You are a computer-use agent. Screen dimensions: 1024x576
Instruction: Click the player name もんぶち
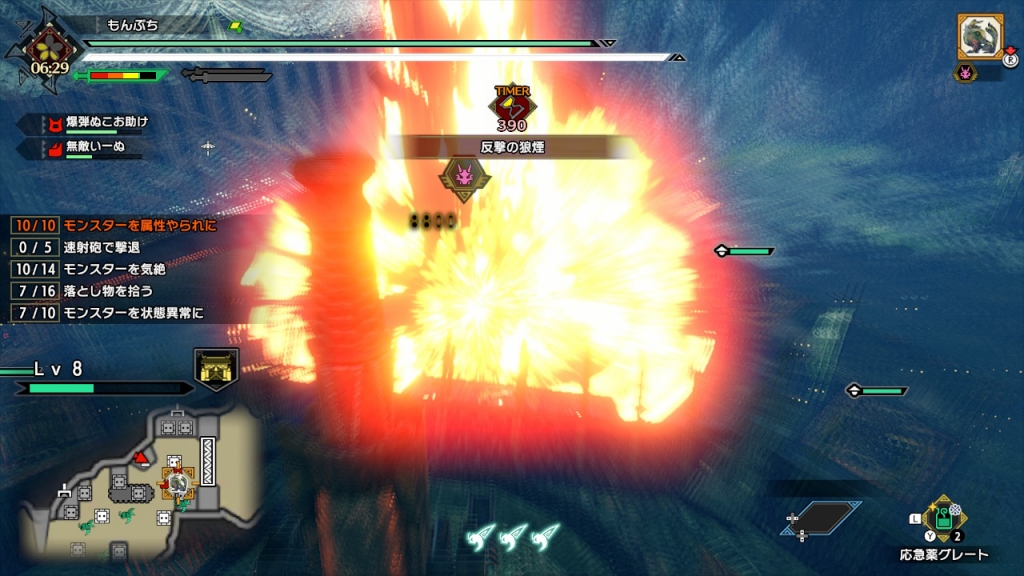pos(128,23)
